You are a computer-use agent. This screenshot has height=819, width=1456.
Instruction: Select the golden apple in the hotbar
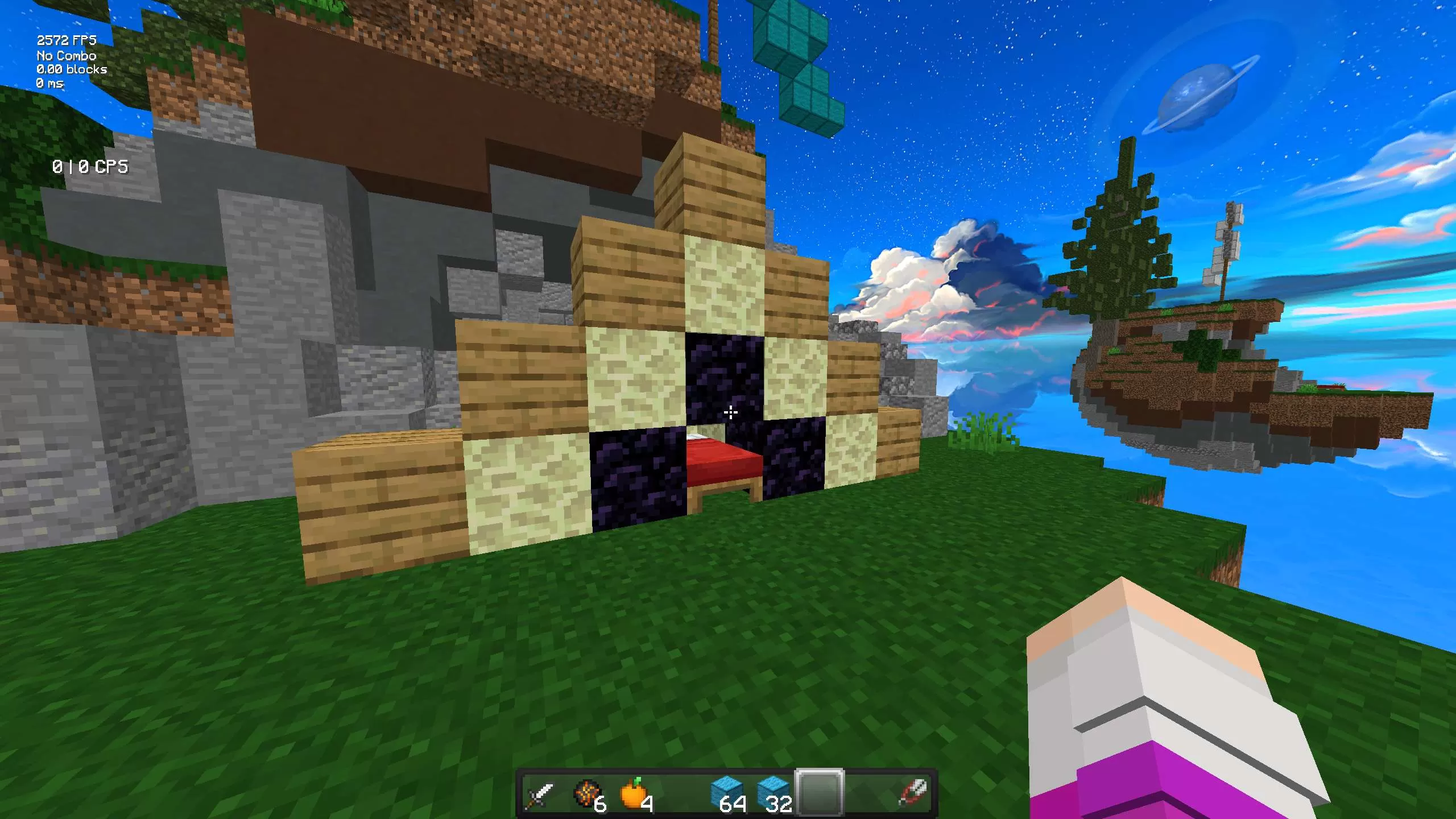click(633, 791)
